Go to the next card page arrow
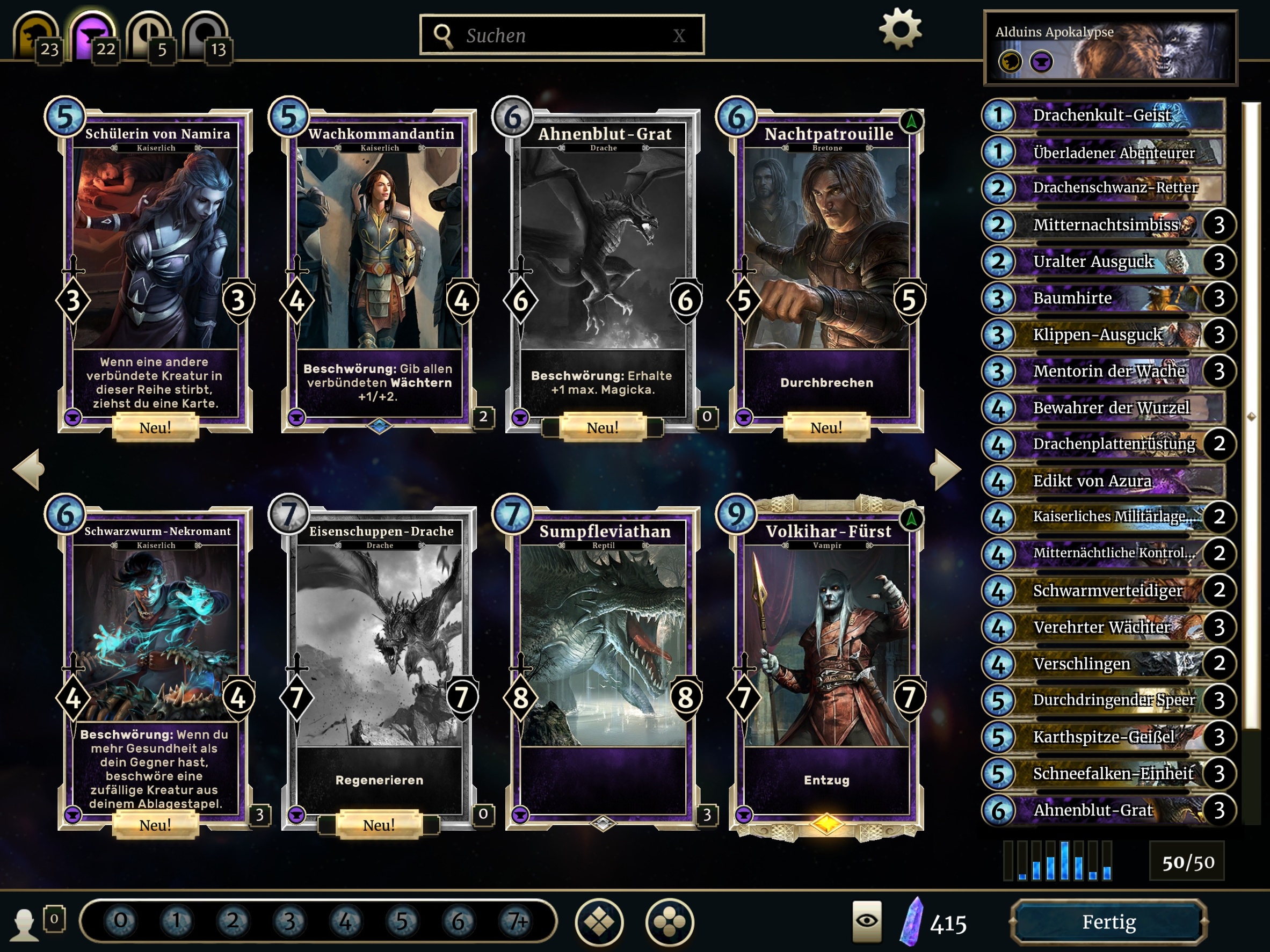This screenshot has width=1270, height=952. [945, 469]
